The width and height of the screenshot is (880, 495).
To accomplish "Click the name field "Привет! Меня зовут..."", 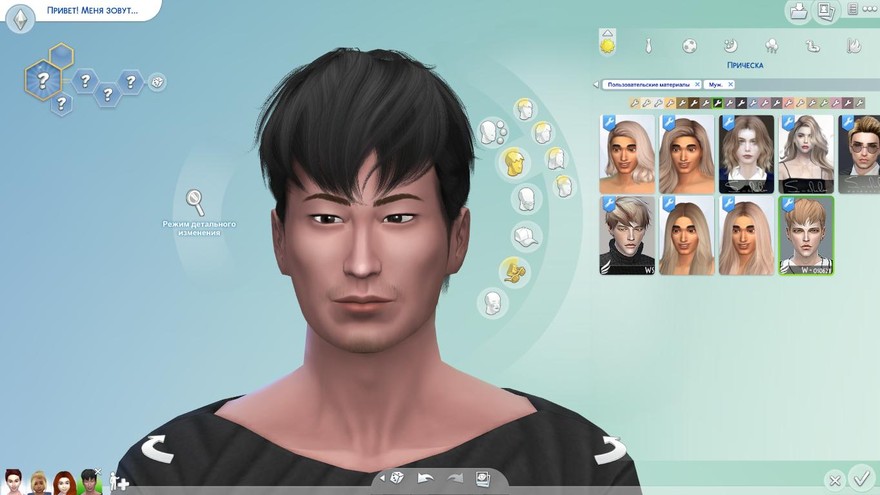I will point(91,11).
